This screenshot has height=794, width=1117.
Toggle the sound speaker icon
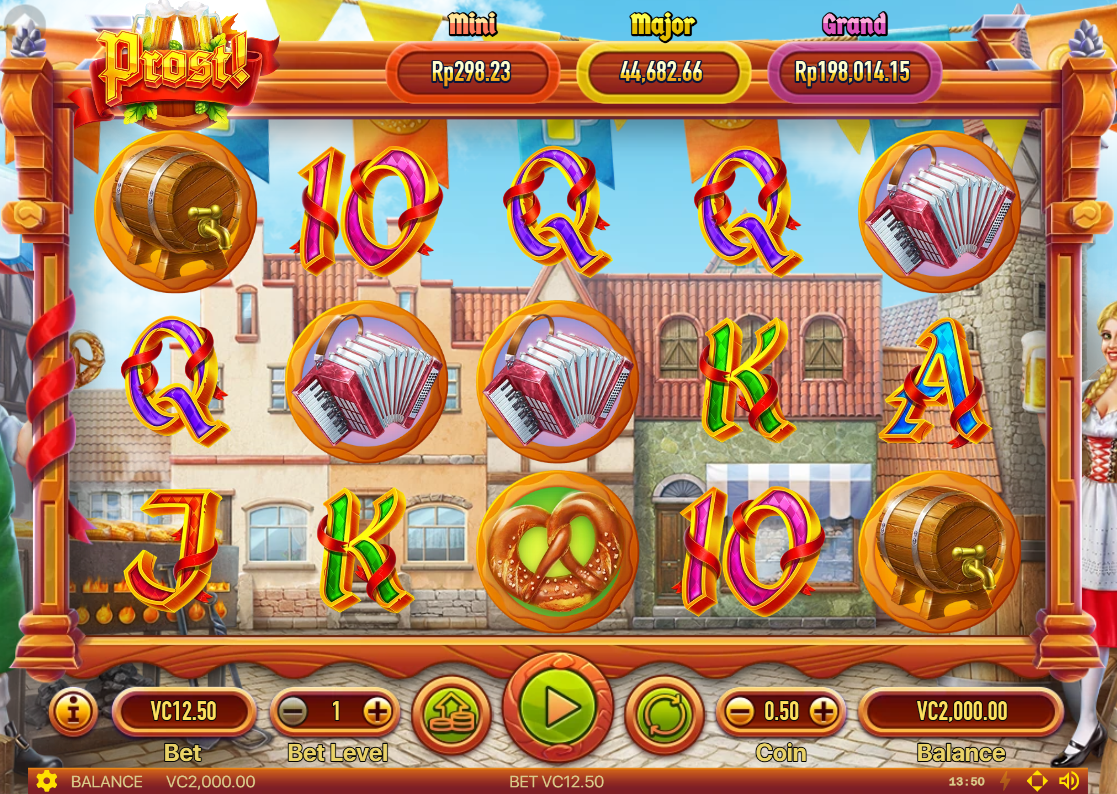(x=1069, y=781)
